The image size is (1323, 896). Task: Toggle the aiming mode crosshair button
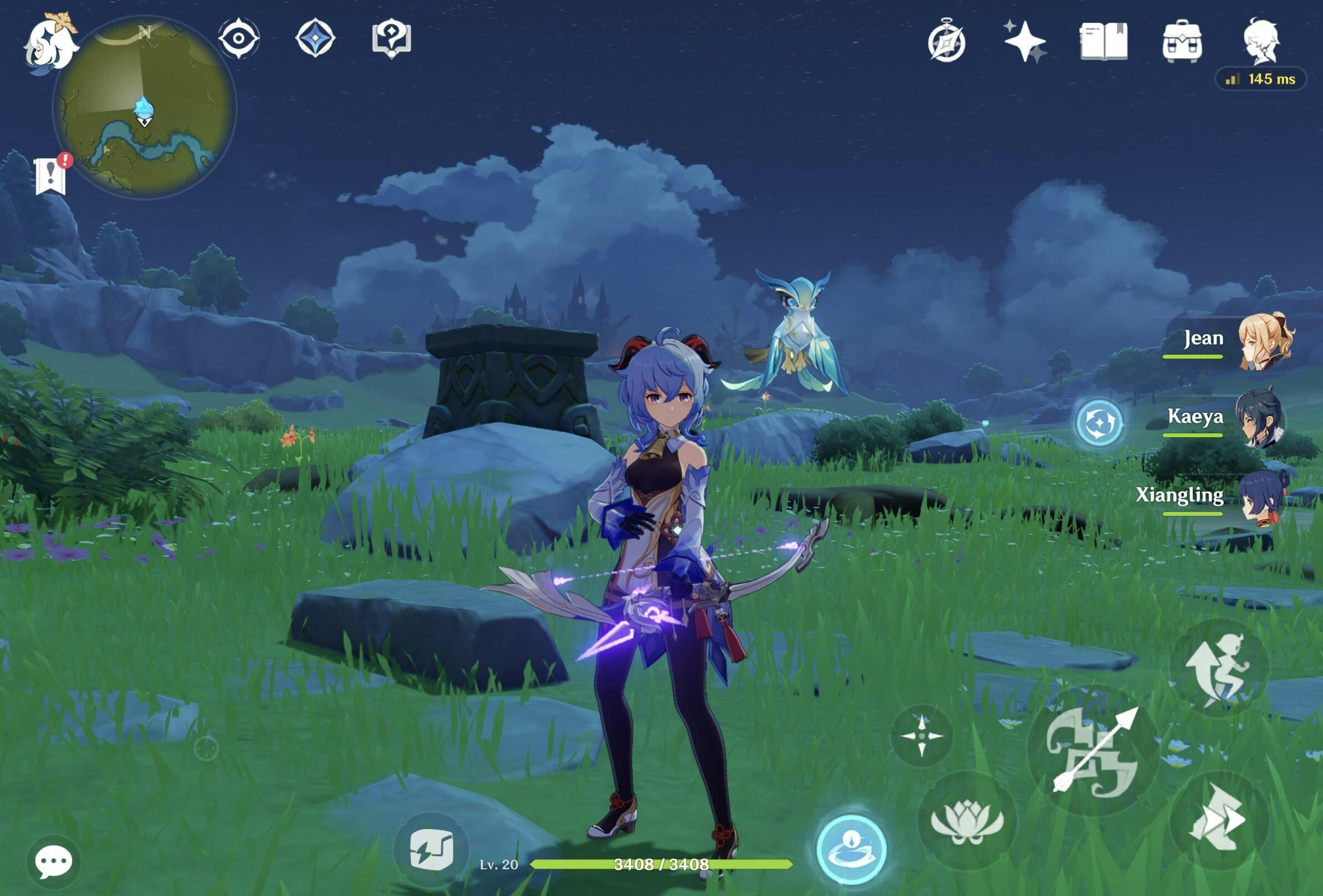[x=922, y=735]
